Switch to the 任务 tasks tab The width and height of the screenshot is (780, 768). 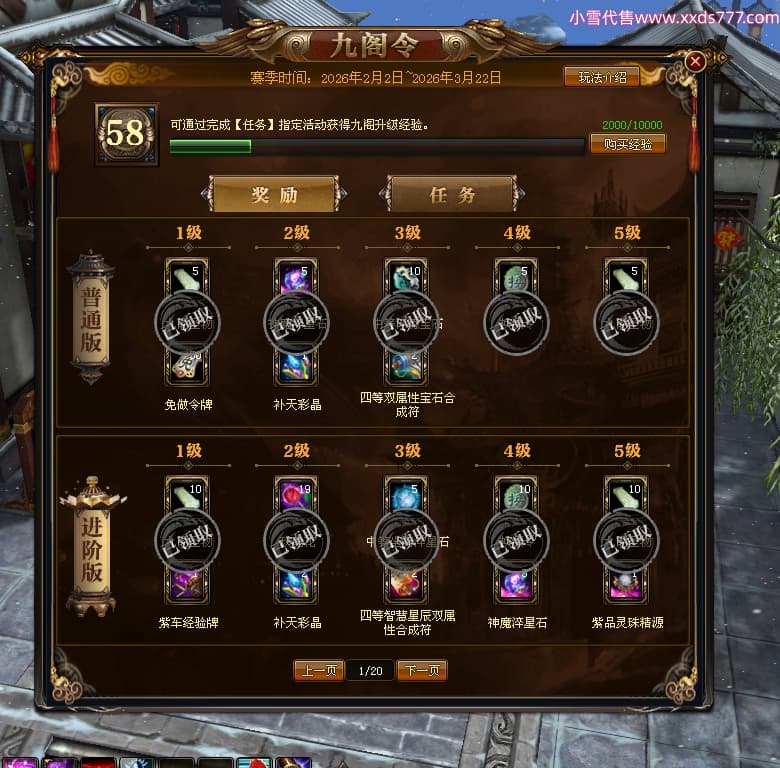(x=452, y=195)
